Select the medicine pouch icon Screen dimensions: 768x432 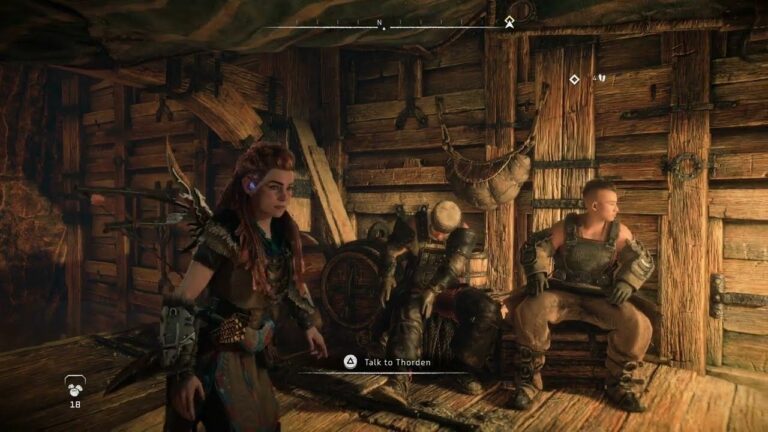(x=74, y=385)
